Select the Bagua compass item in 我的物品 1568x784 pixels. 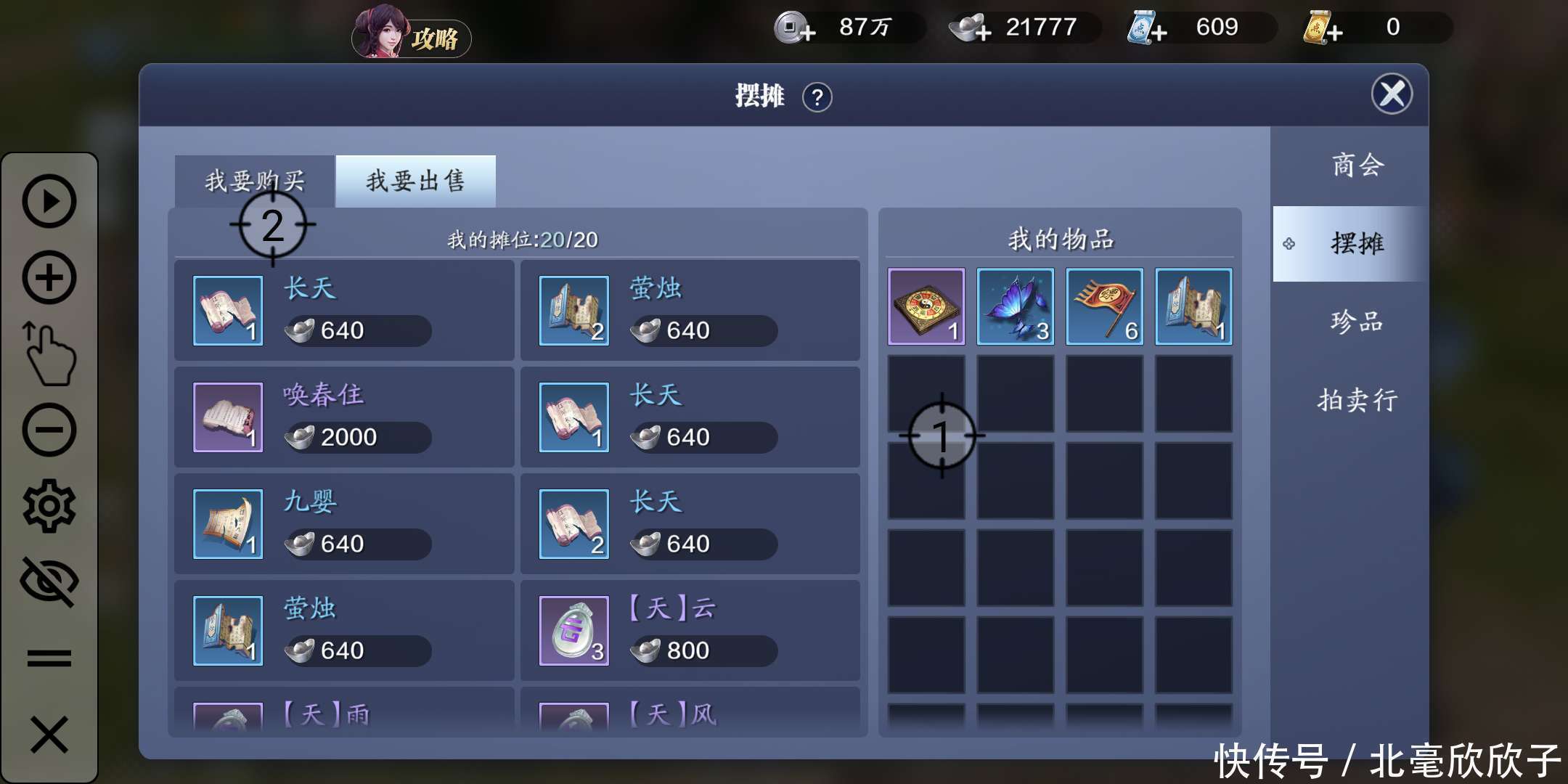click(x=926, y=306)
